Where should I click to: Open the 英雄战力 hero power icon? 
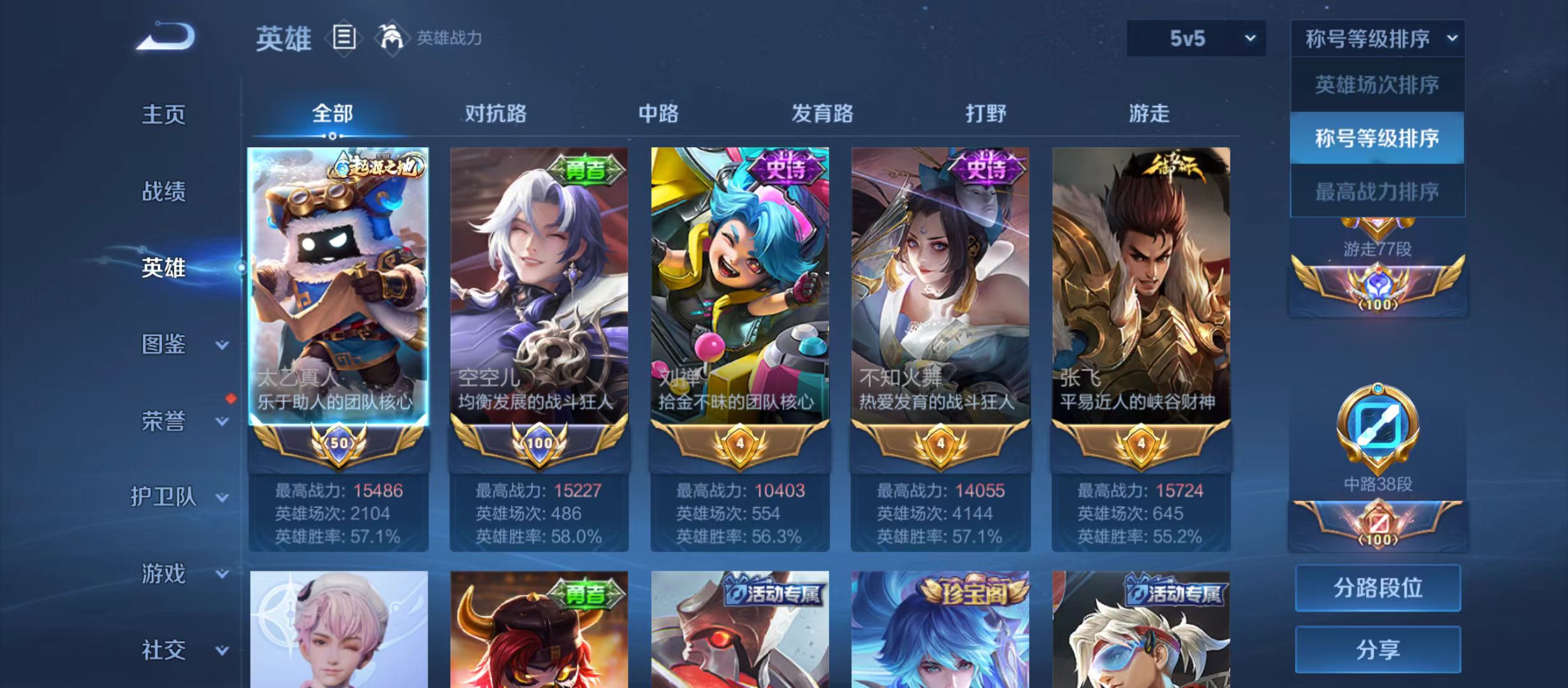pyautogui.click(x=393, y=38)
